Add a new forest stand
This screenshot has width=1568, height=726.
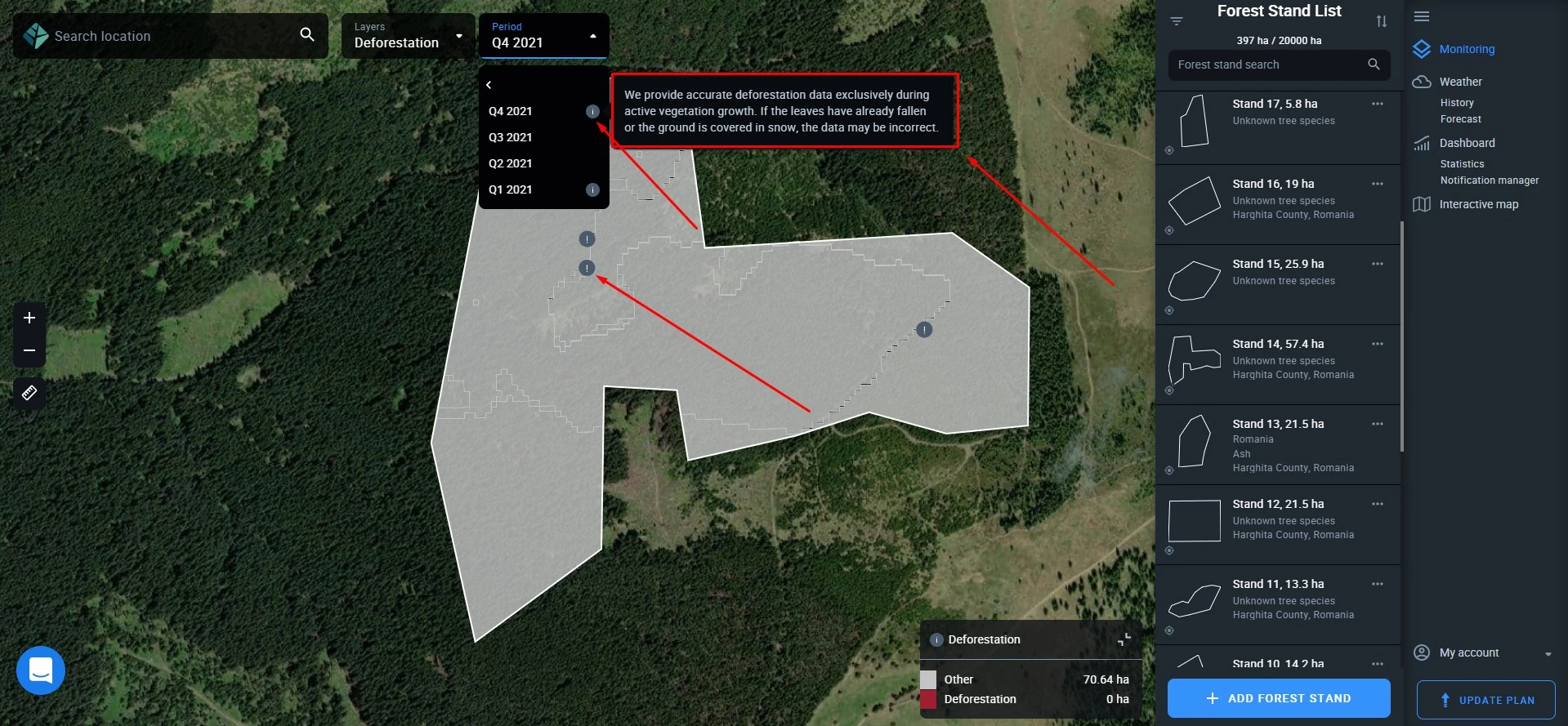click(1279, 698)
